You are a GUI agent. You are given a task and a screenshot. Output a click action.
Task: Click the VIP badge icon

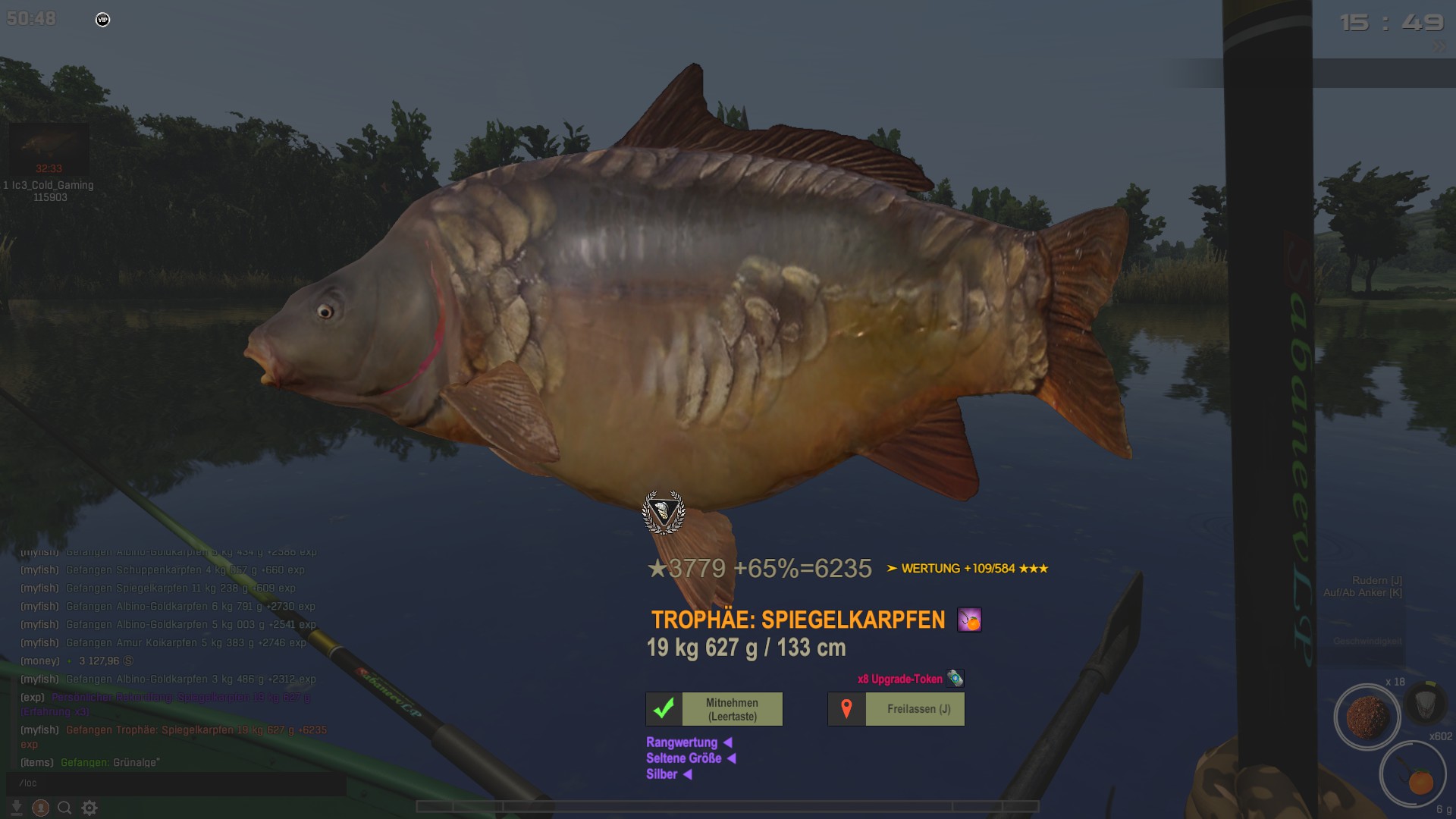click(103, 20)
